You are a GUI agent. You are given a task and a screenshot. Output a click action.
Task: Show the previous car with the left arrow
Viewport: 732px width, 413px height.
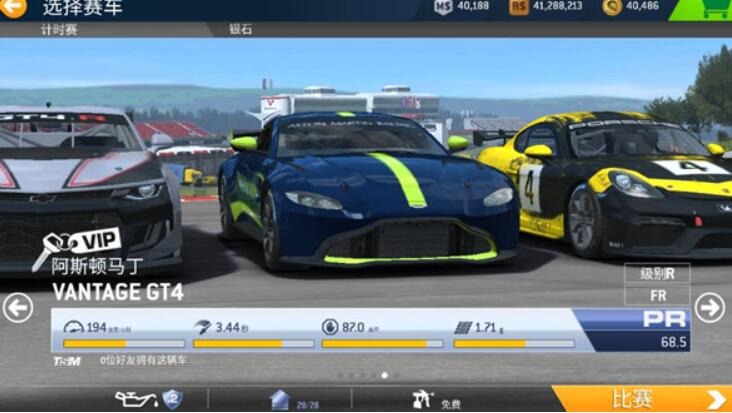[x=17, y=307]
